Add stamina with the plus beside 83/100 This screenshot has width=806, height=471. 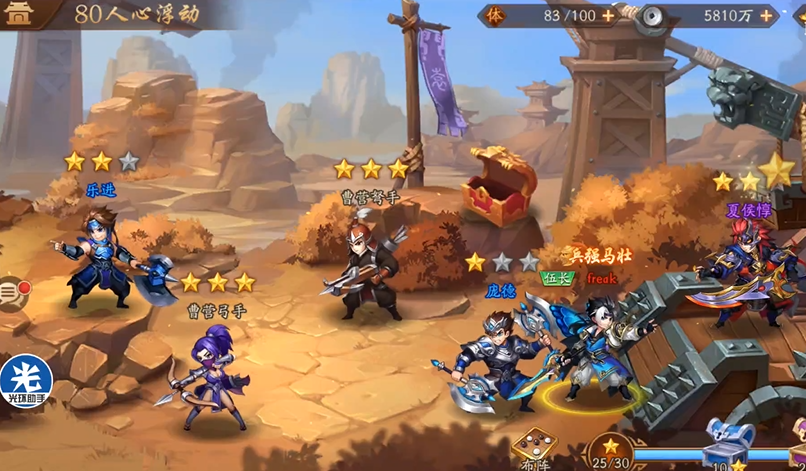608,16
